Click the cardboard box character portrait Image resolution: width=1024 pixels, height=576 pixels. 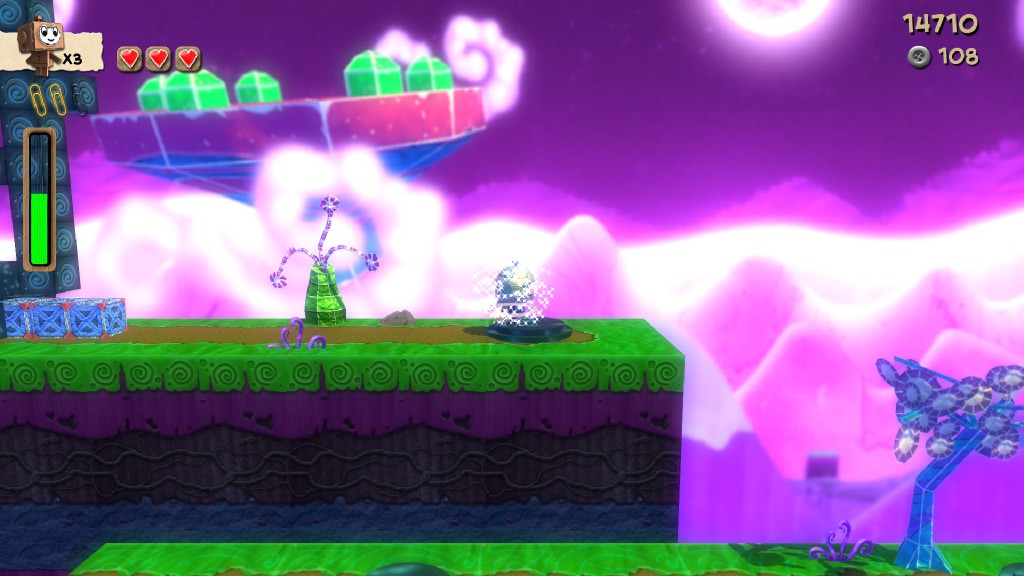43,43
